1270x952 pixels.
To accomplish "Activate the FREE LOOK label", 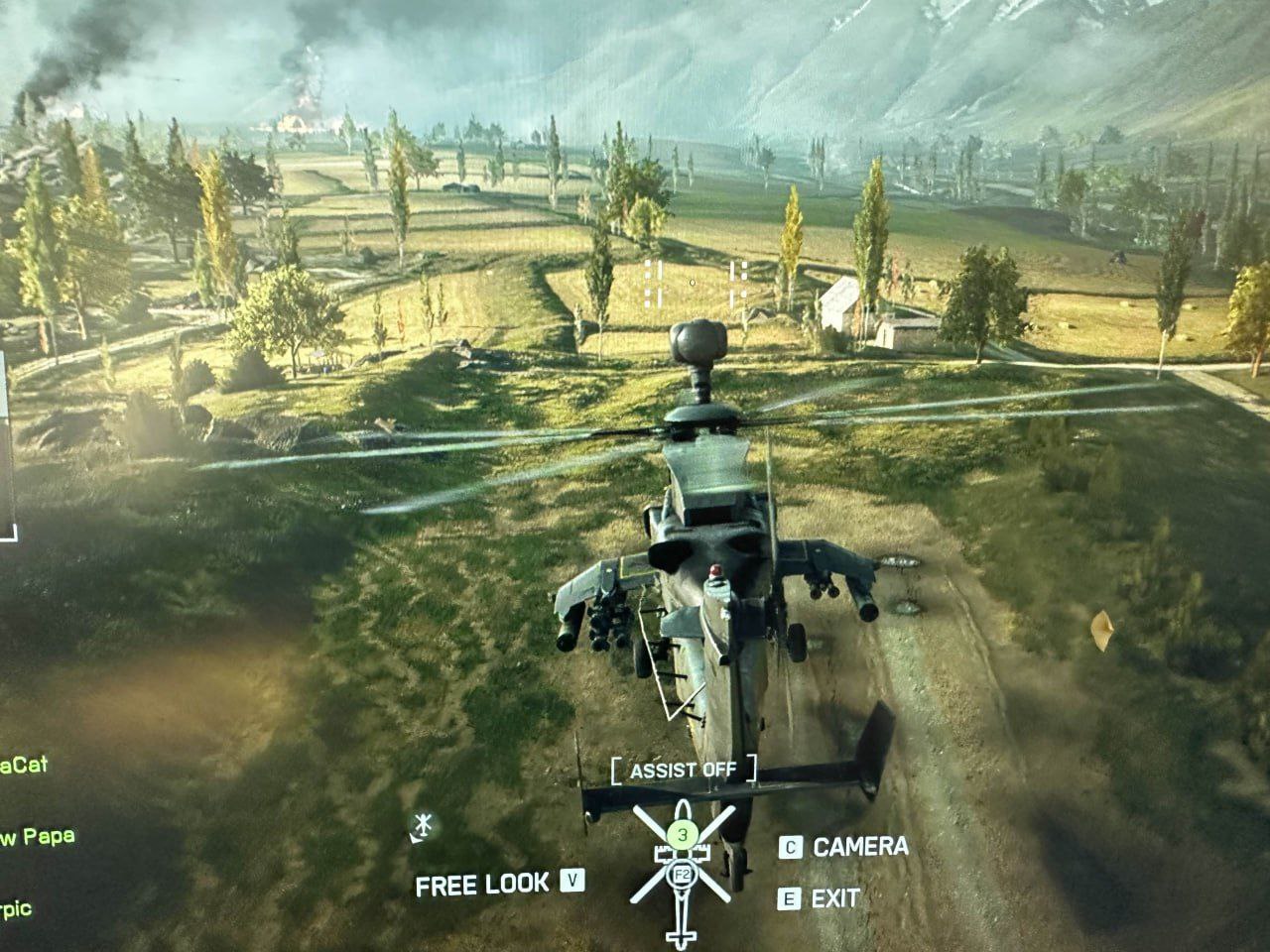I will (481, 884).
